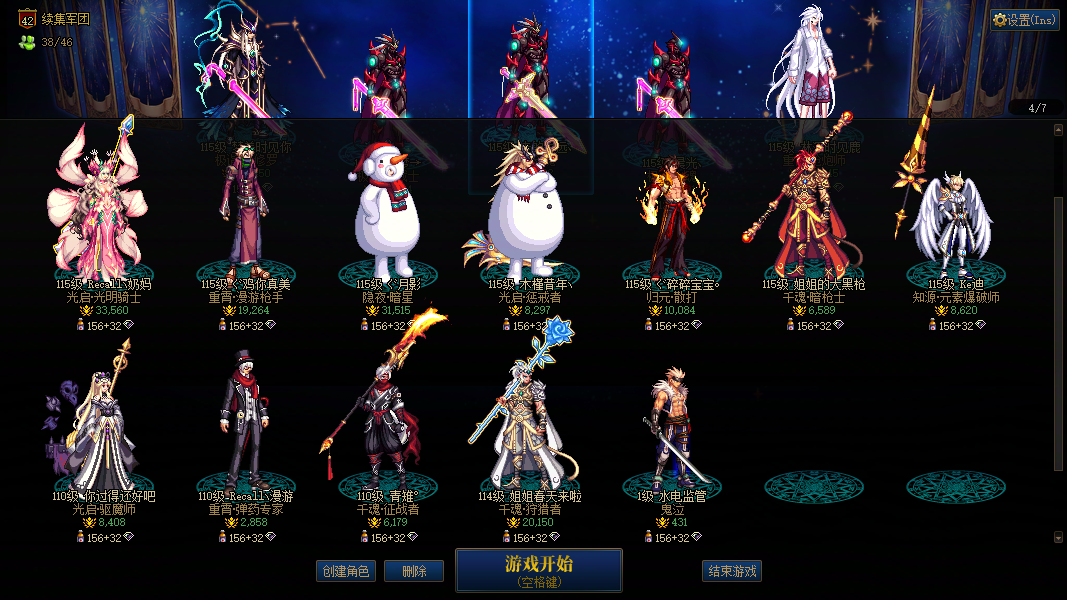End the game with 结束游戏
This screenshot has height=600, width=1067.
pos(732,571)
